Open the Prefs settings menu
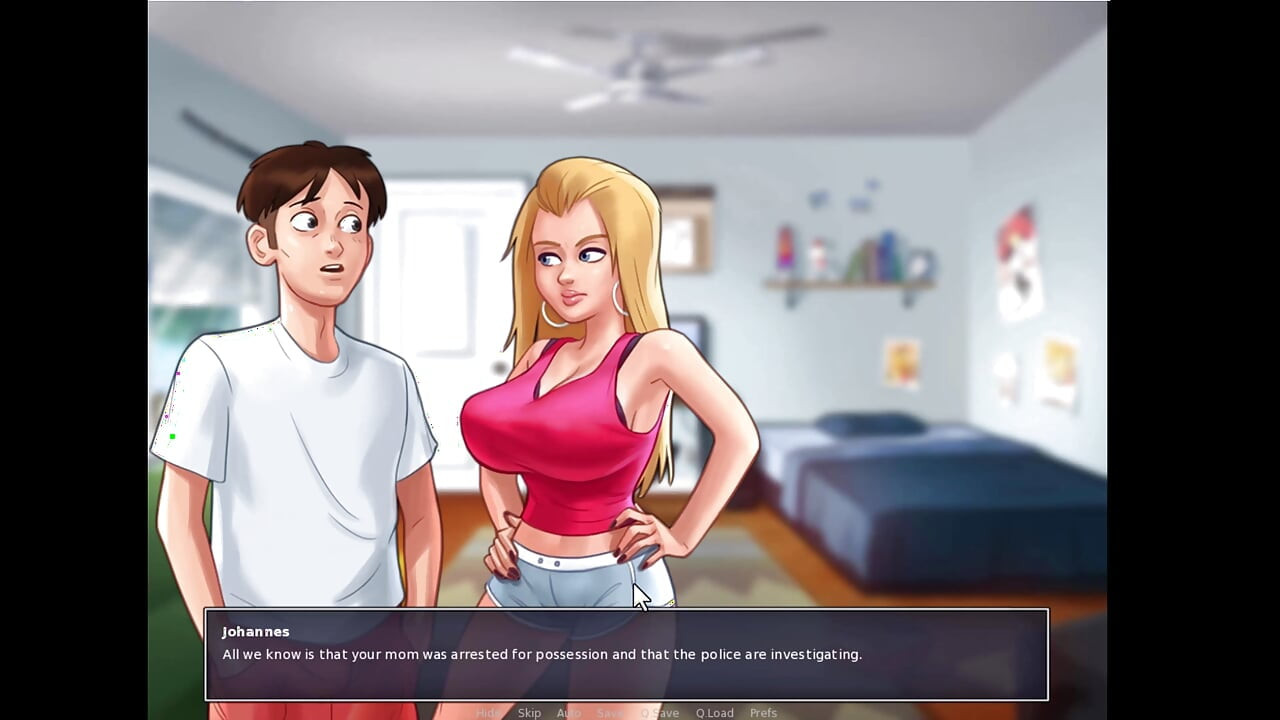1280x720 pixels. tap(763, 712)
